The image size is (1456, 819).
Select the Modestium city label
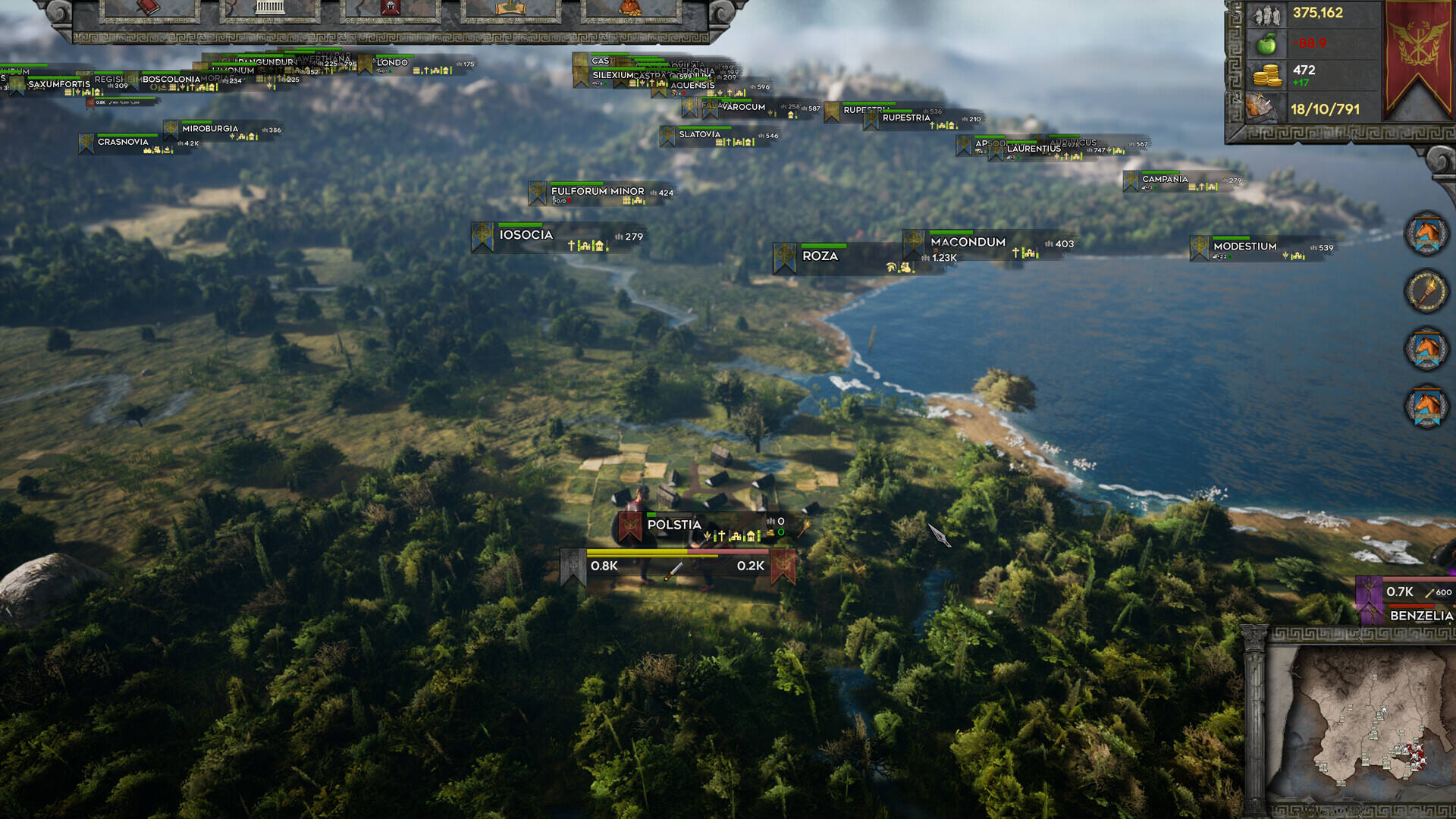click(1244, 246)
